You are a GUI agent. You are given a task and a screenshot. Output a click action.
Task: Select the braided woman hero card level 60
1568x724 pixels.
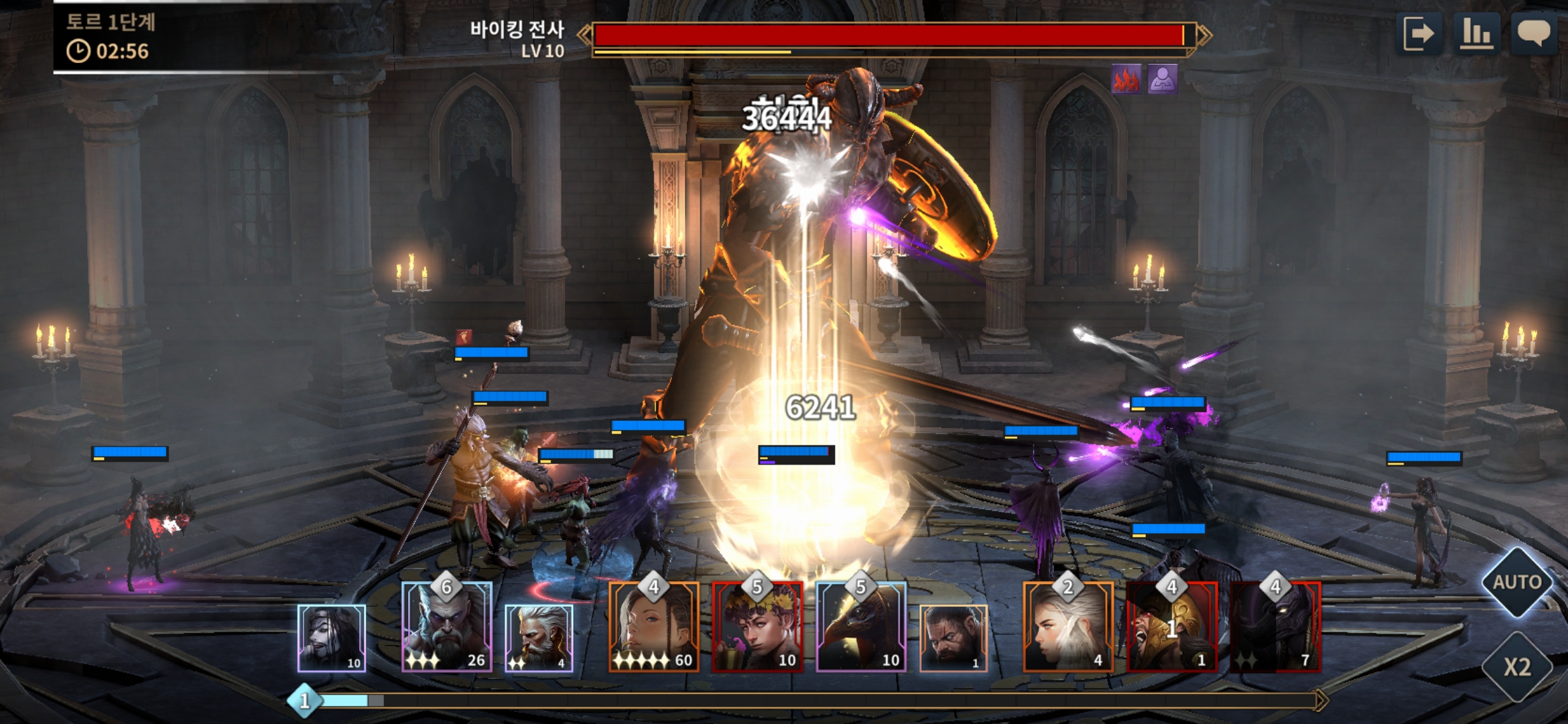pyautogui.click(x=654, y=627)
